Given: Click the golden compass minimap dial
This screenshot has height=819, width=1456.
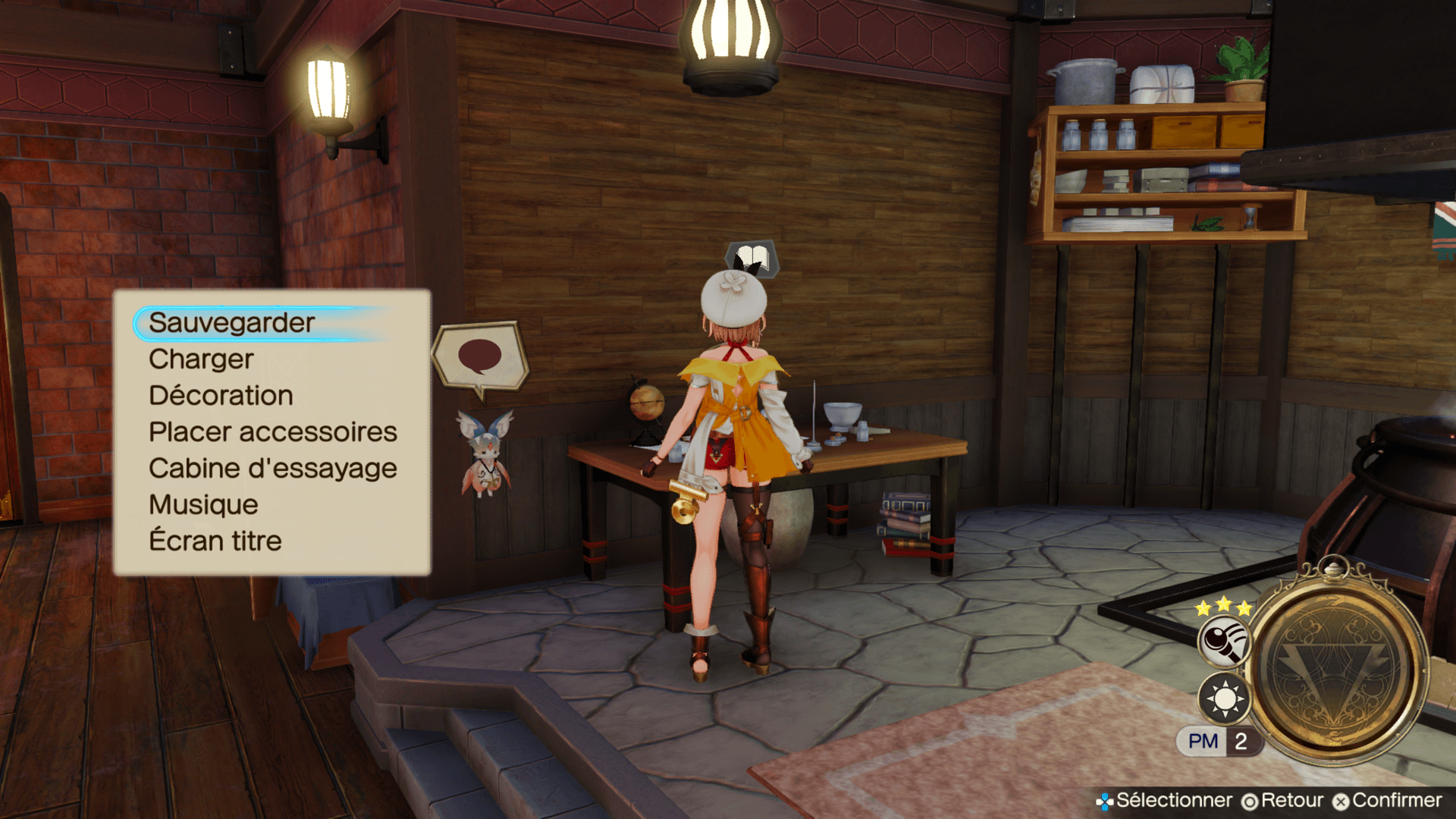Looking at the screenshot, I should pos(1337,667).
